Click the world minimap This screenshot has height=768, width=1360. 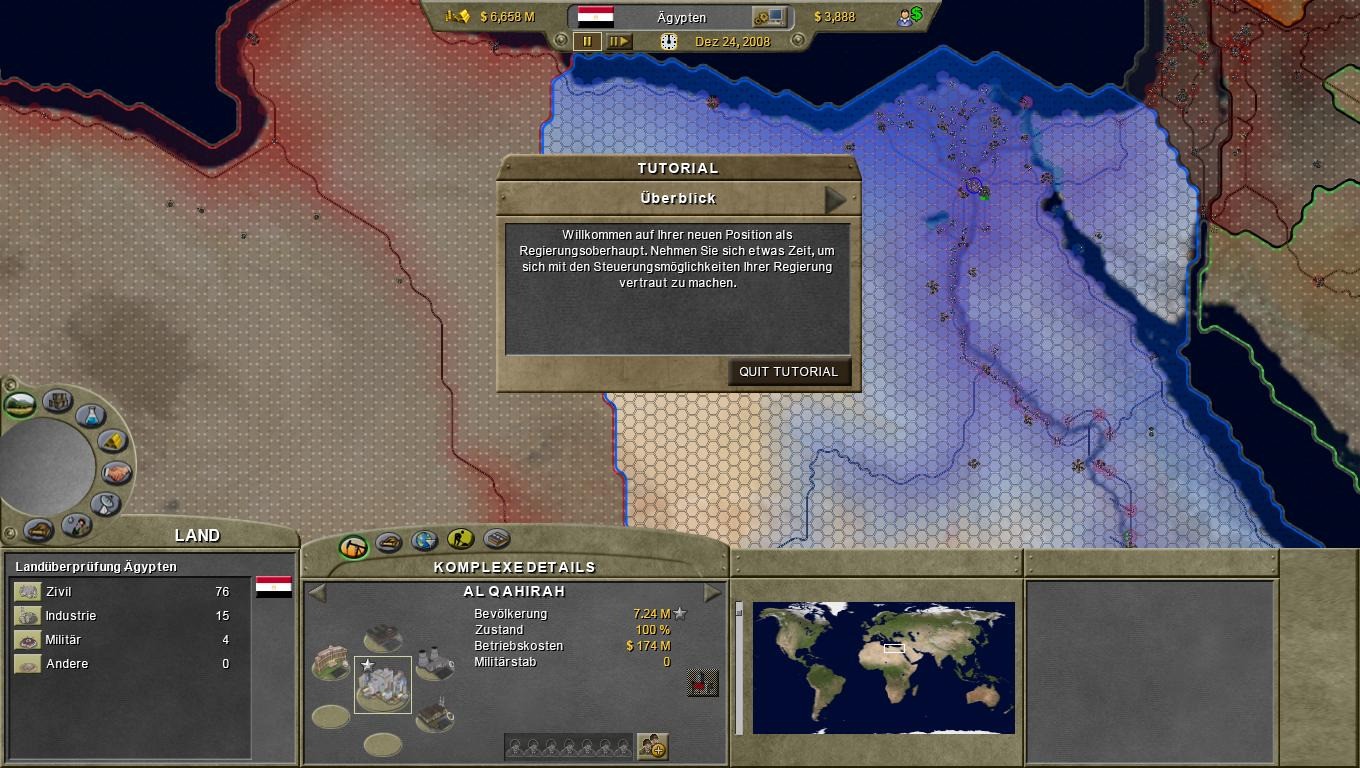click(883, 667)
